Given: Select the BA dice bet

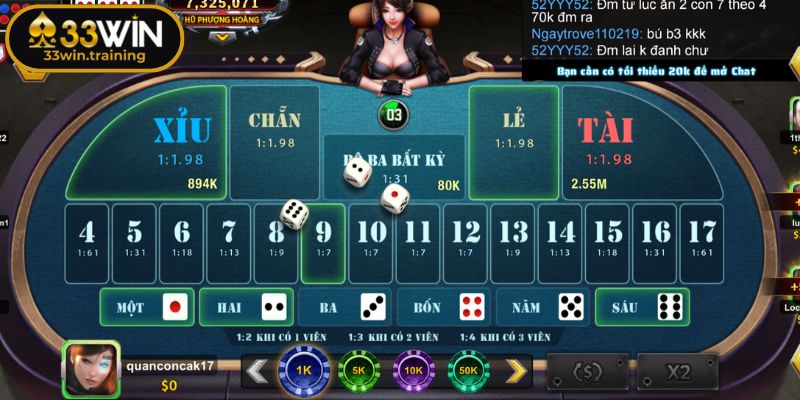Looking at the screenshot, I should coord(345,307).
